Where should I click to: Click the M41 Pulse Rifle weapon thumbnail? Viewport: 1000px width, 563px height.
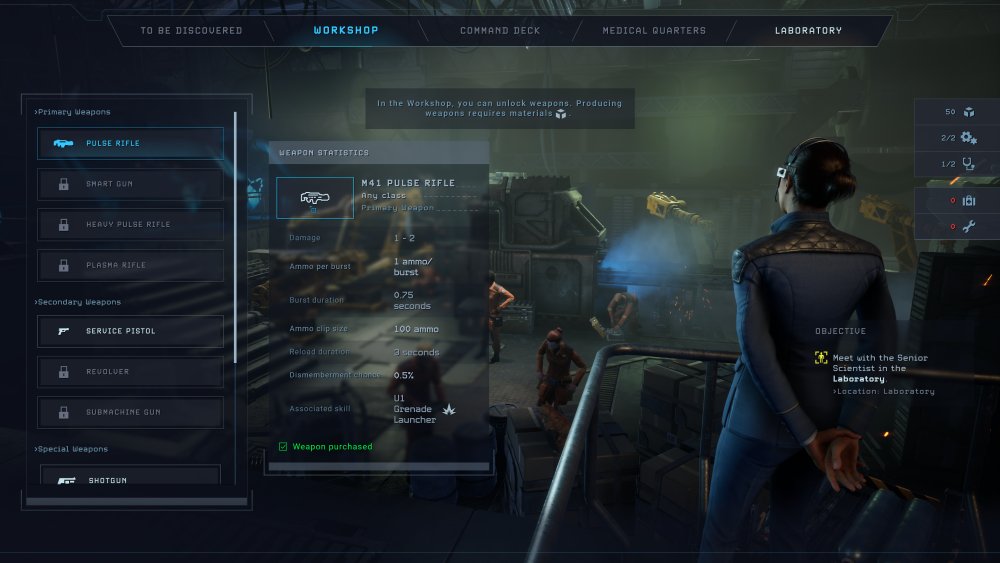pyautogui.click(x=315, y=198)
